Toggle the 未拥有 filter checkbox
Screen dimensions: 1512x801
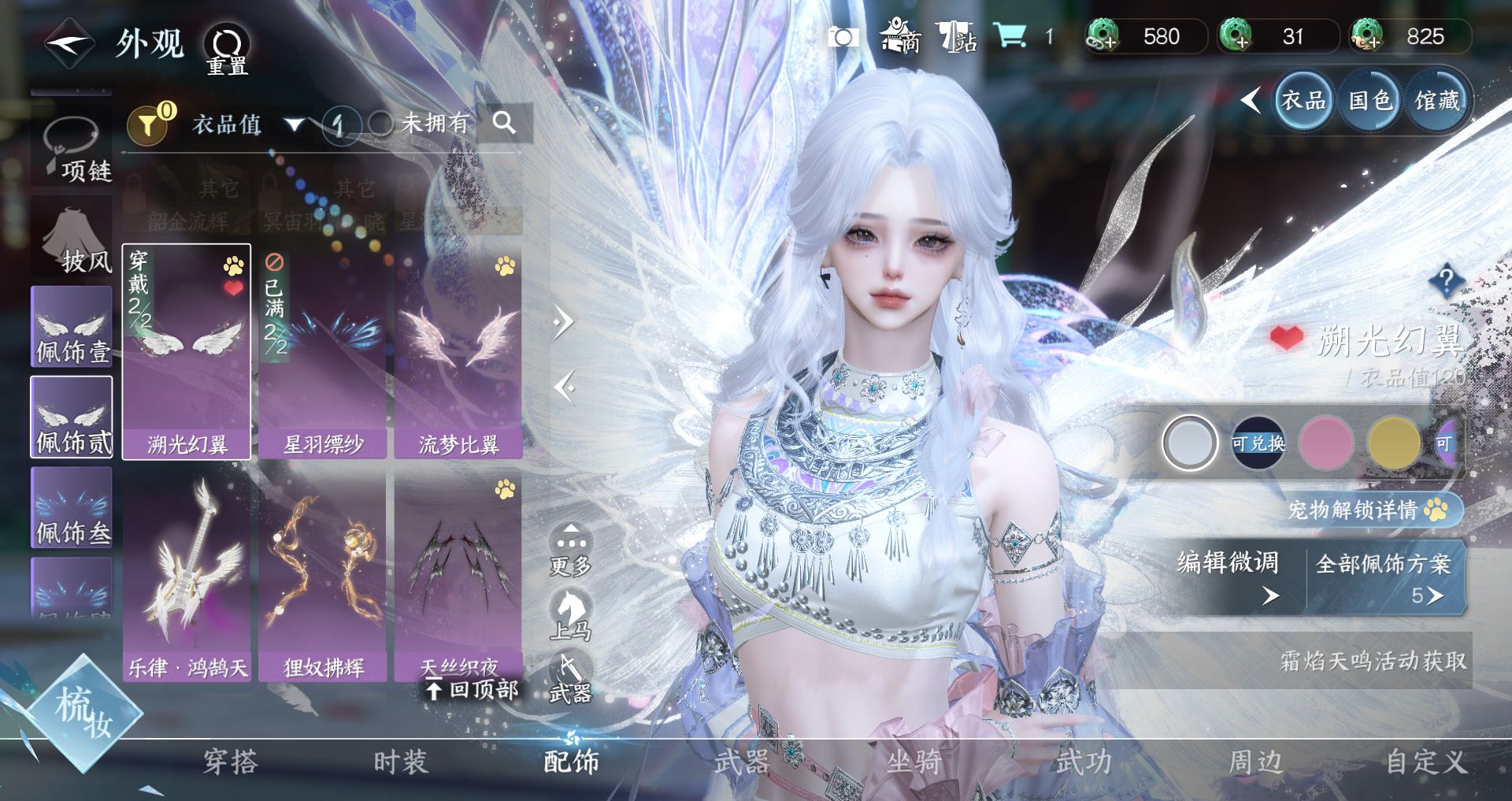pos(381,124)
